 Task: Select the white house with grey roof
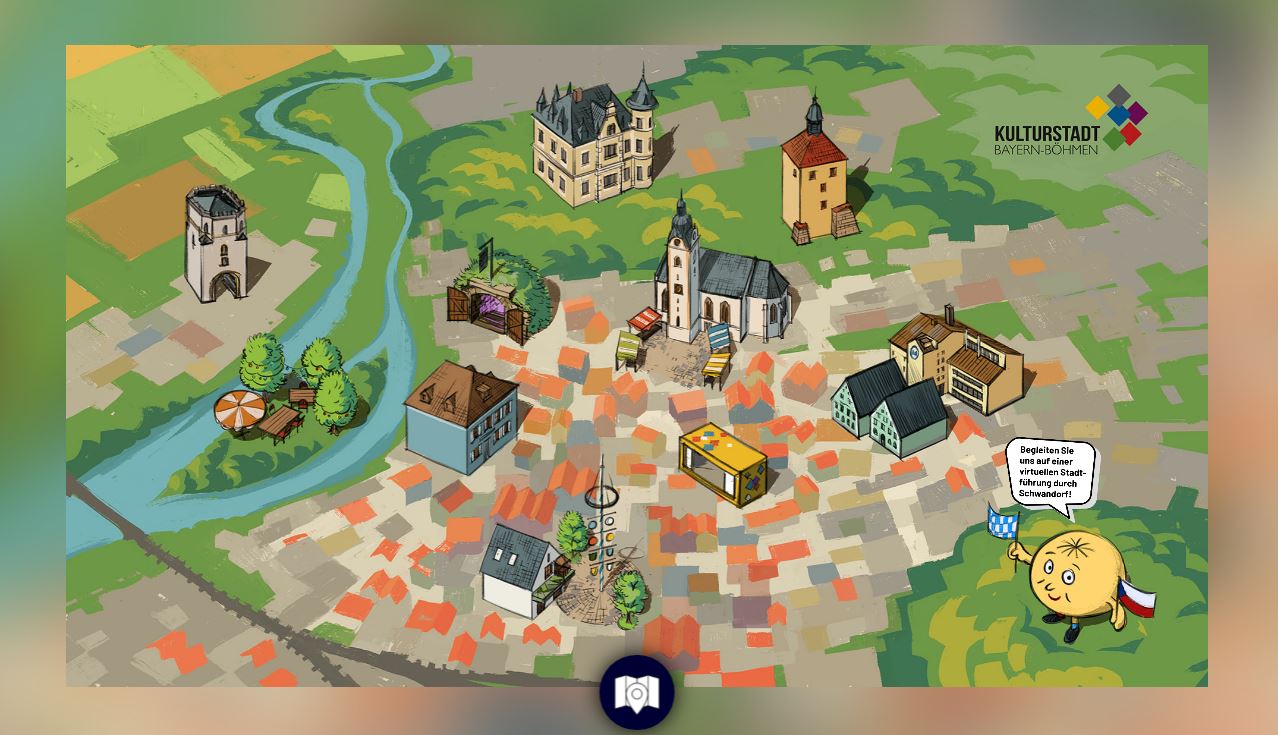(520, 570)
